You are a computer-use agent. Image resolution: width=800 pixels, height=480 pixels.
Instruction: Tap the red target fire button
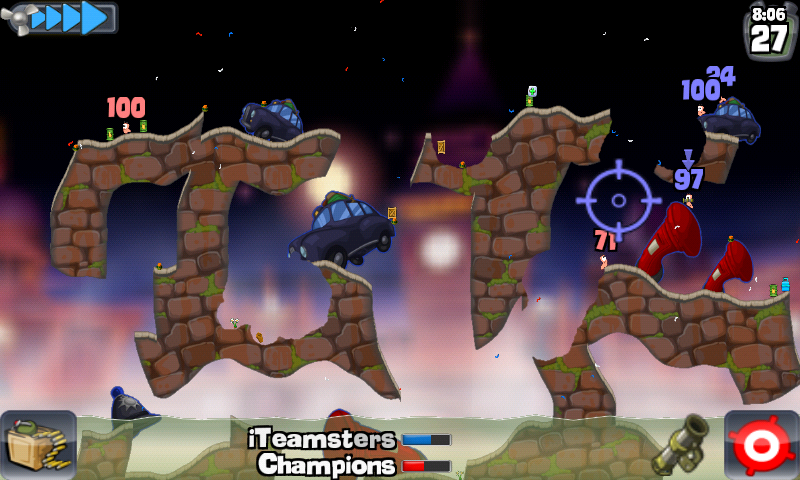[x=761, y=445]
